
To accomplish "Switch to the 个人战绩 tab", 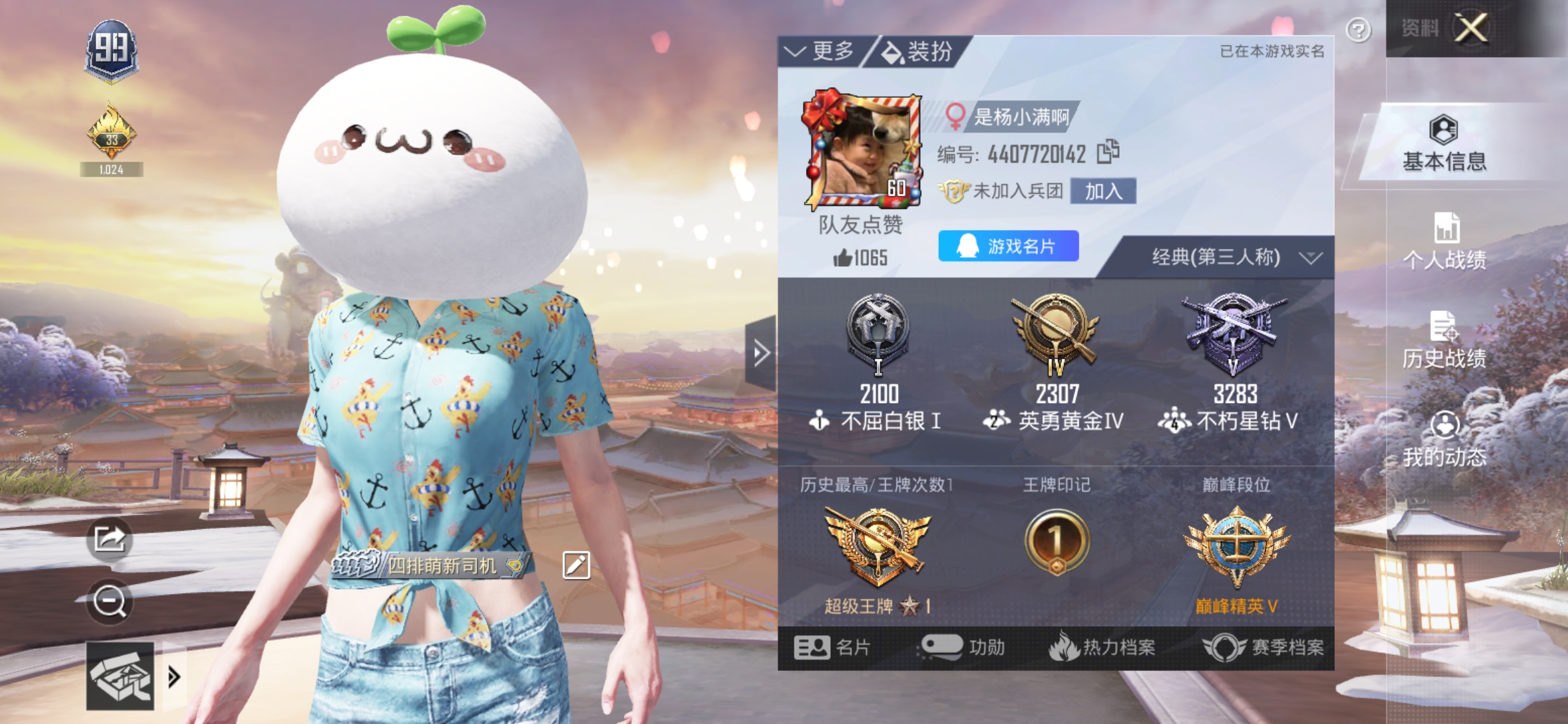I will [1444, 241].
